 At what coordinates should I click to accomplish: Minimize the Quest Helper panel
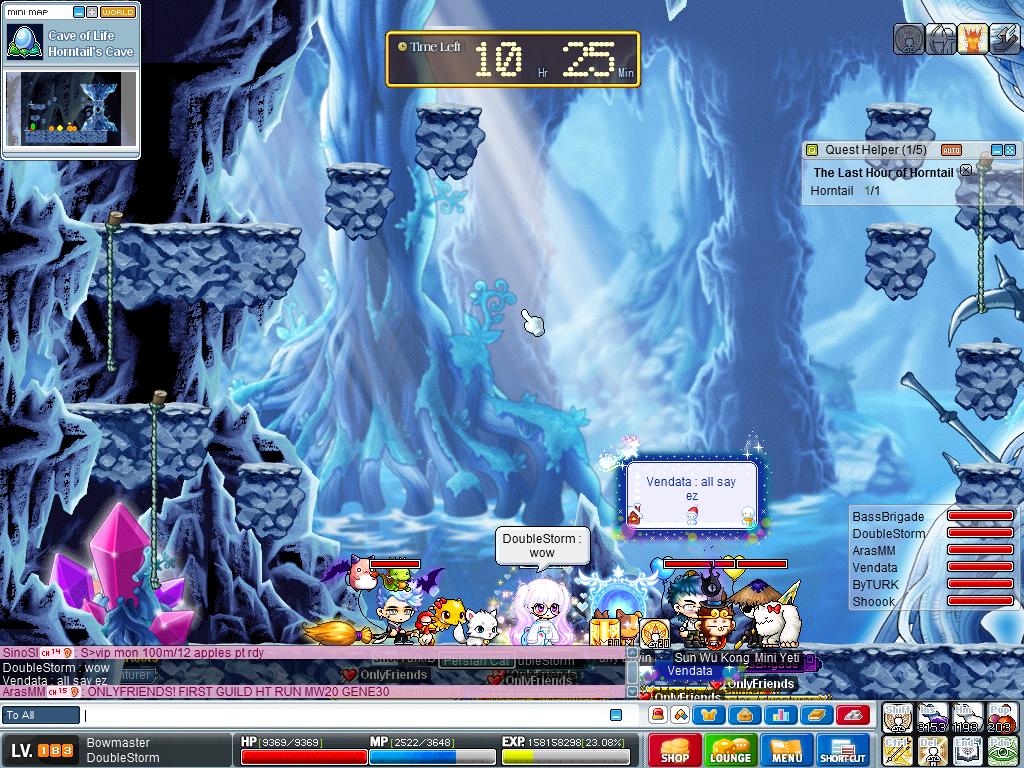(996, 150)
